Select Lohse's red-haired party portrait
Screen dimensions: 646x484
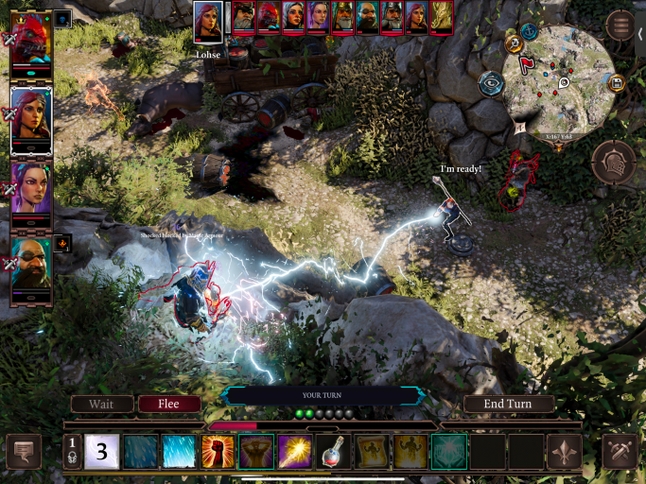click(x=31, y=118)
